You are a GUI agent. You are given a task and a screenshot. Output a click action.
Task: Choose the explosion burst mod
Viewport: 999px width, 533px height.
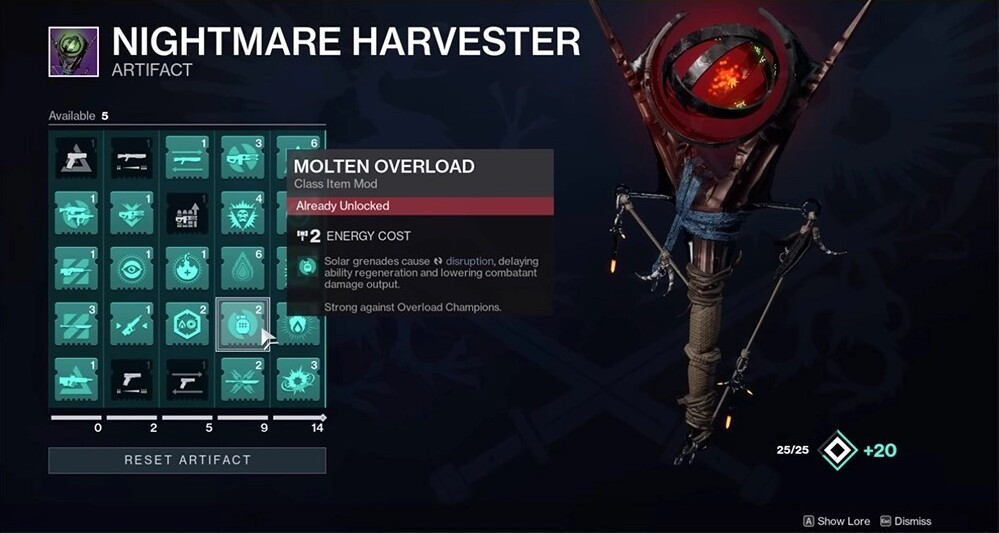(298, 379)
